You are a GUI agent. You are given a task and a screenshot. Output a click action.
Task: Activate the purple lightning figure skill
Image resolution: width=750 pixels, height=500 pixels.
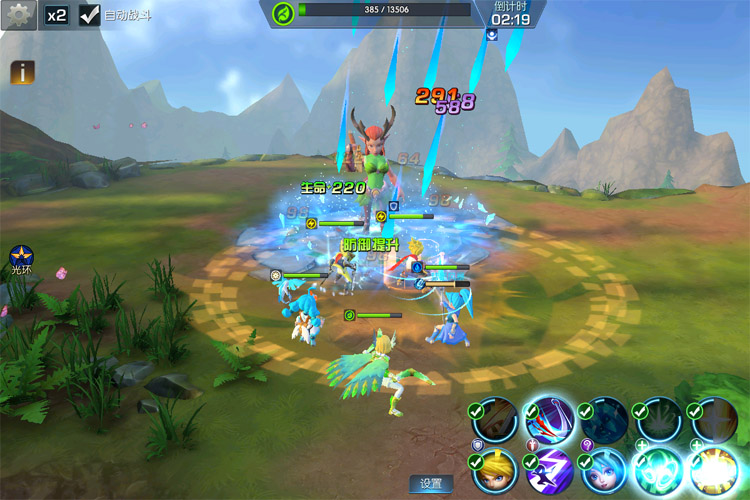(x=550, y=473)
